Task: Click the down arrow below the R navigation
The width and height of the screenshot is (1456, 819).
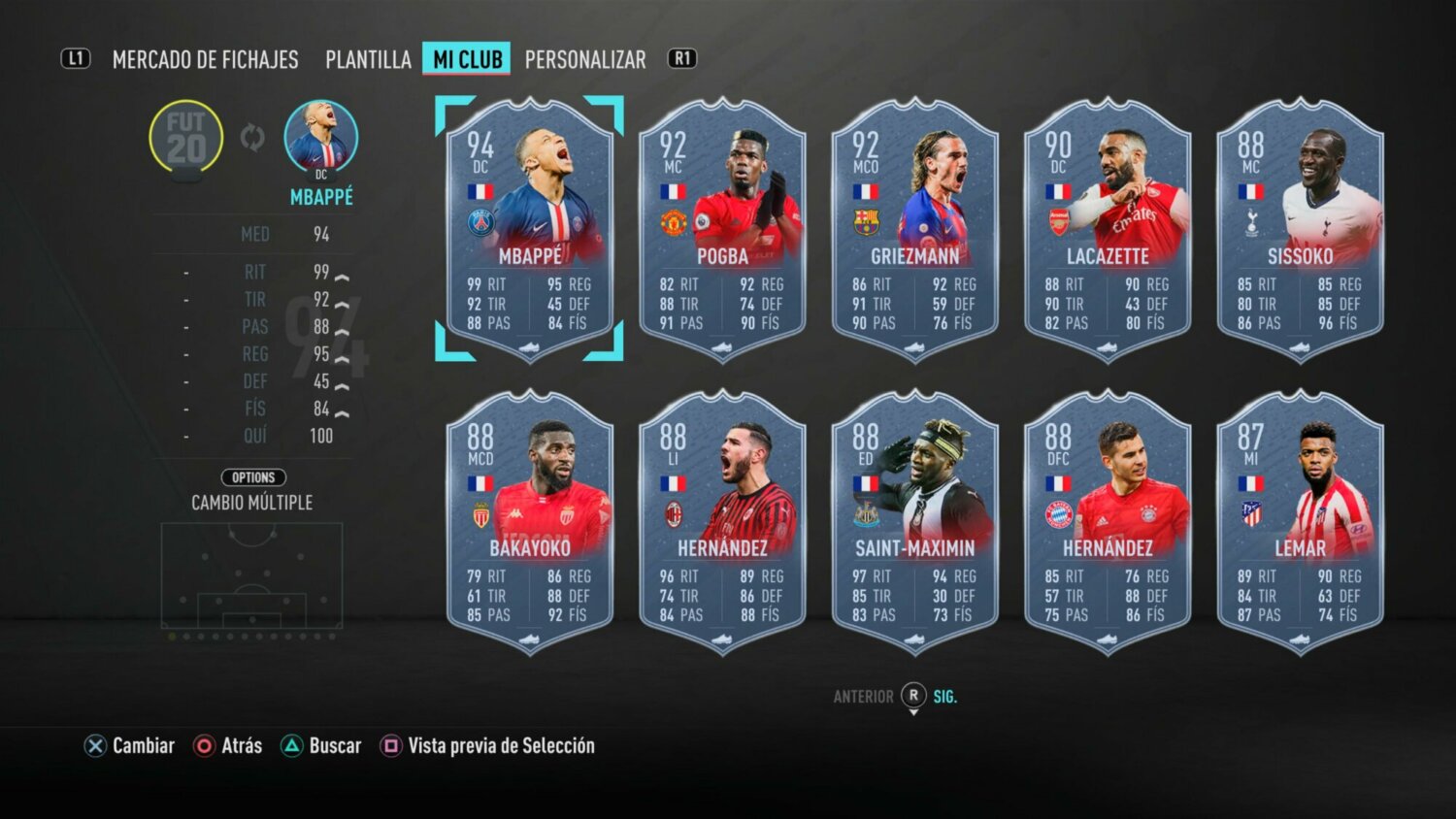Action: (912, 710)
